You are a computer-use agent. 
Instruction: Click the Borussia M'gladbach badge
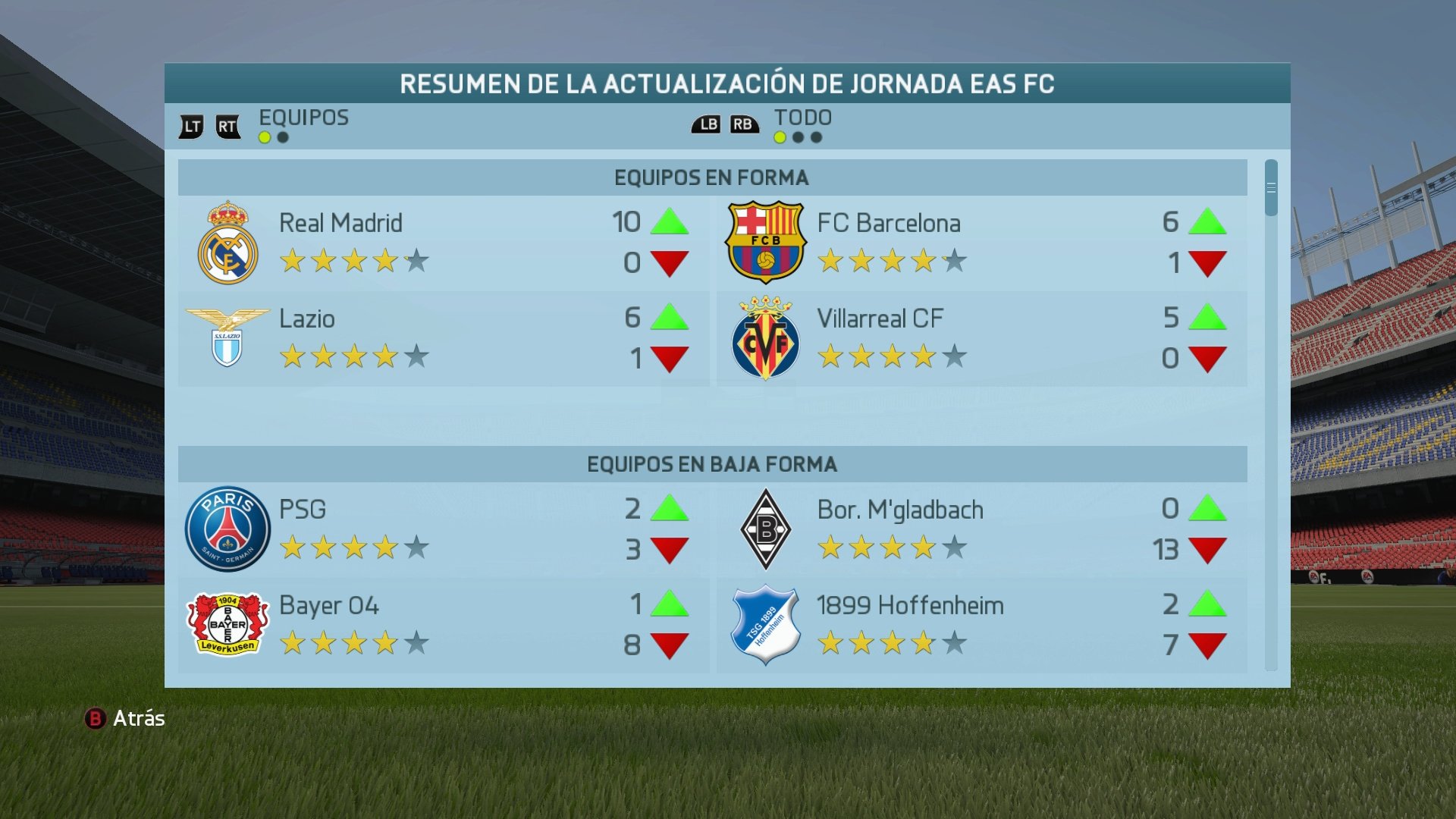click(x=765, y=529)
